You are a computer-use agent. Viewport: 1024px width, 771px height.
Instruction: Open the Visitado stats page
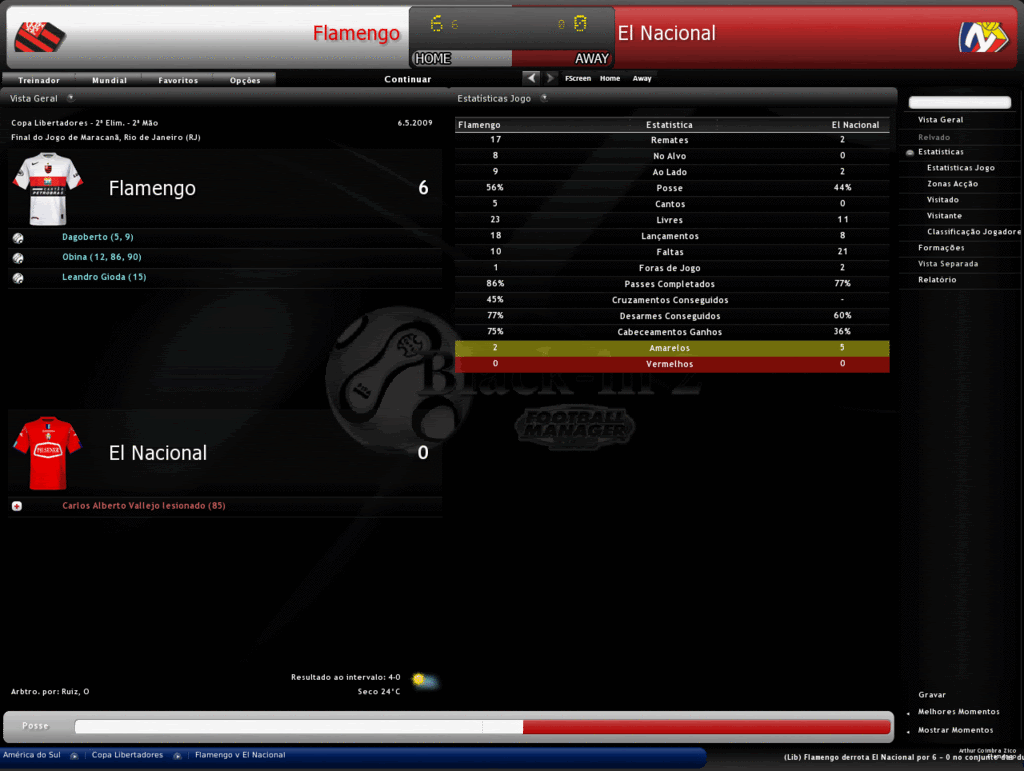tap(942, 200)
